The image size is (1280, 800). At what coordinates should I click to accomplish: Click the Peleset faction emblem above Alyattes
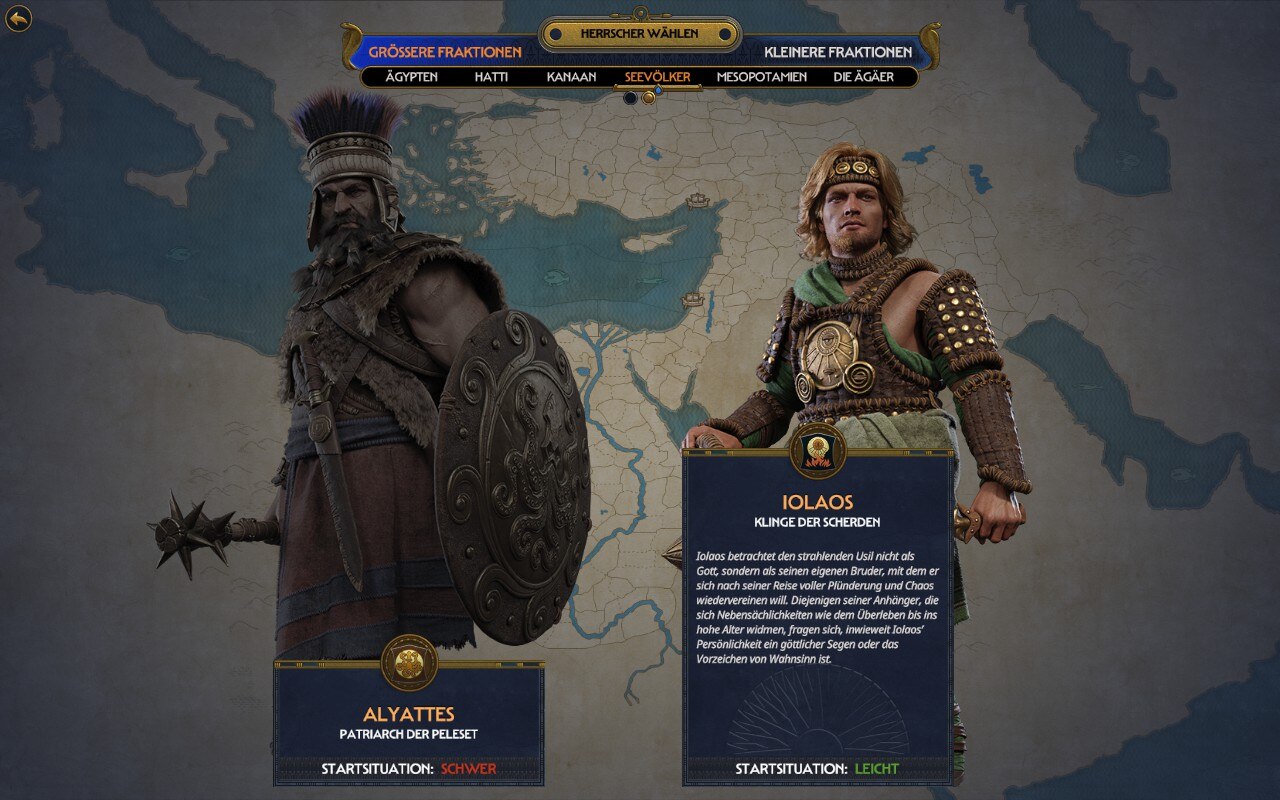(409, 663)
